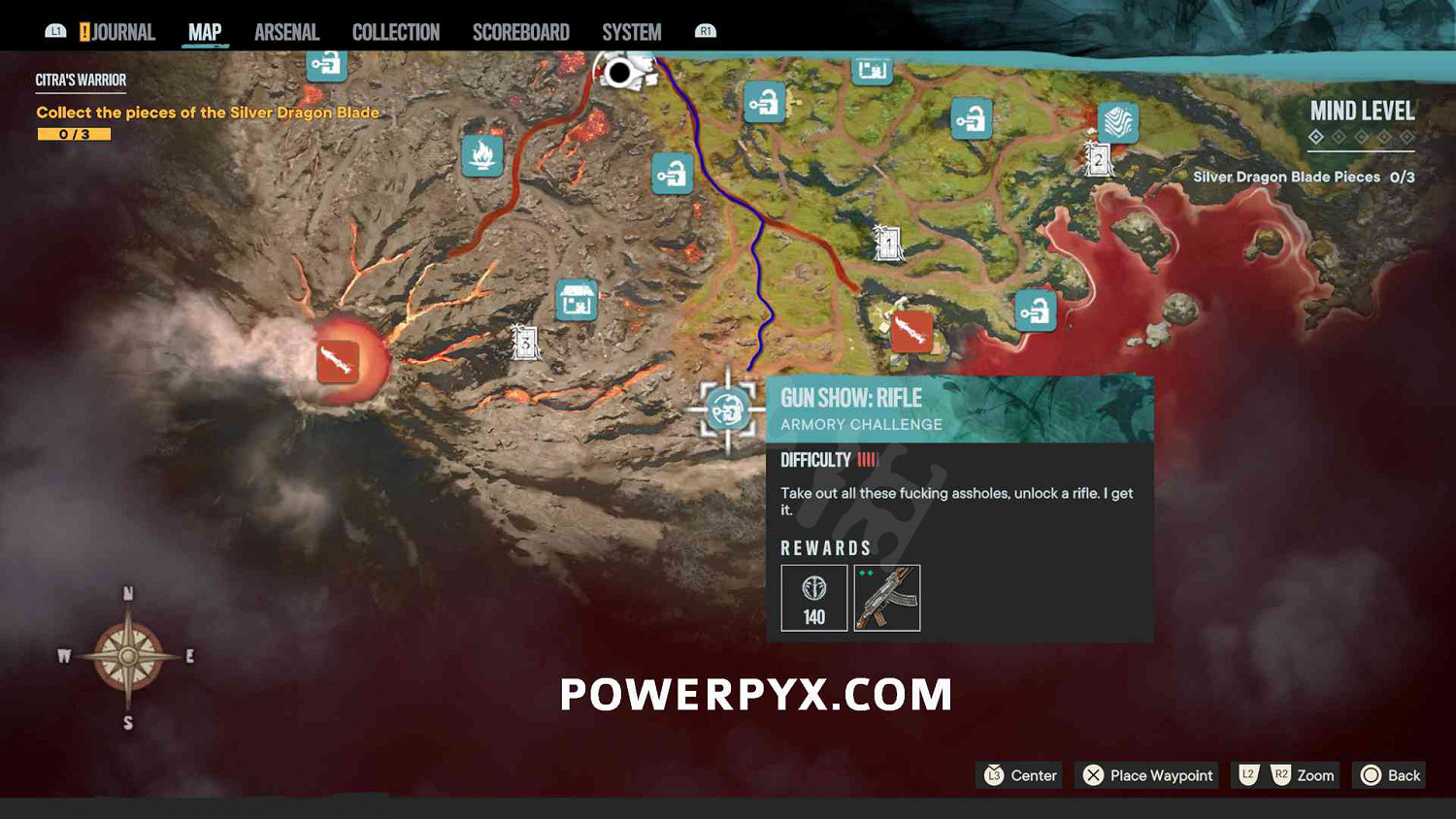
Task: Select the rifle reward thumbnail
Action: (886, 598)
